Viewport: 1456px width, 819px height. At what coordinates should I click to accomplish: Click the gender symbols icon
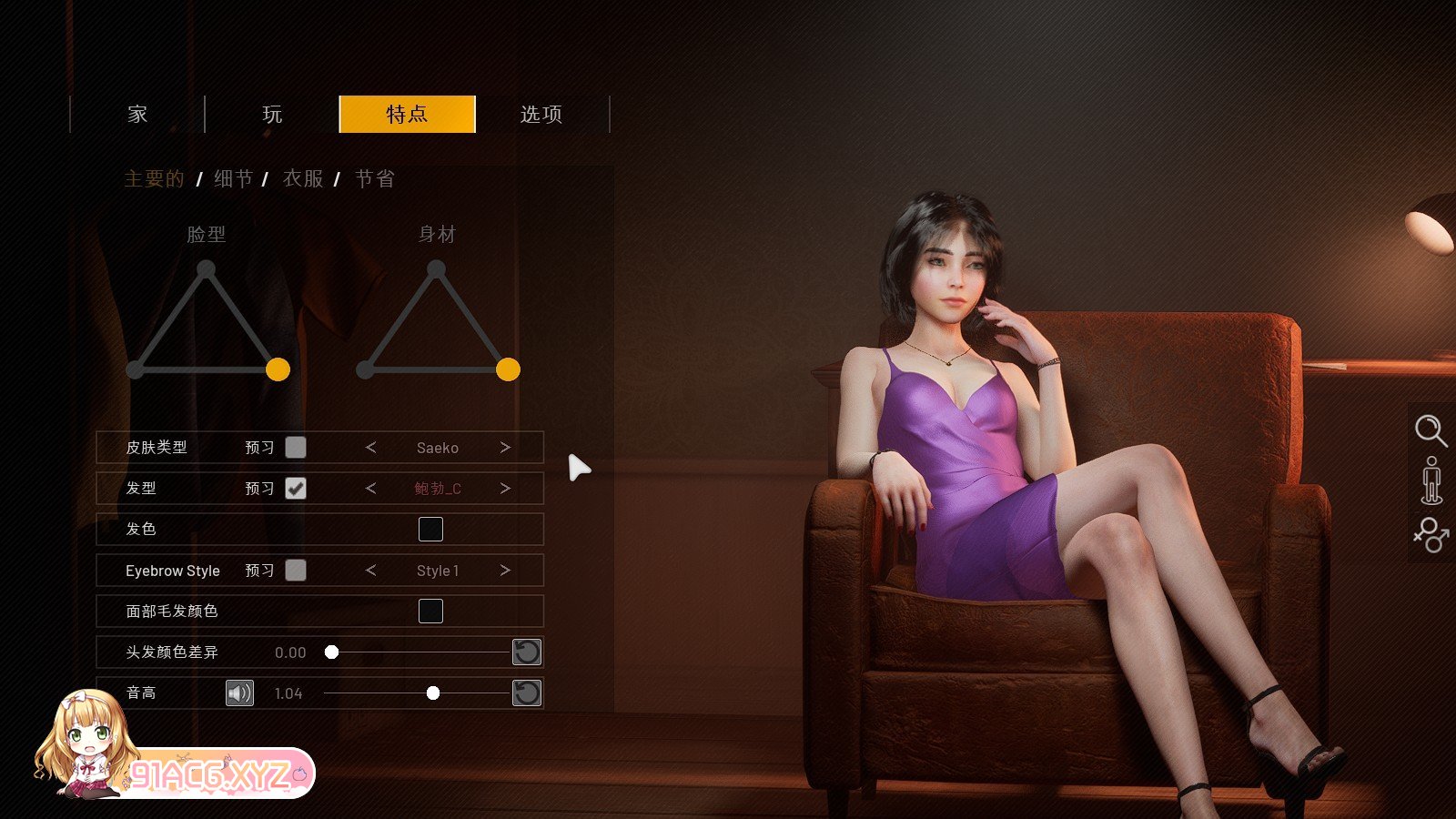pos(1431,535)
